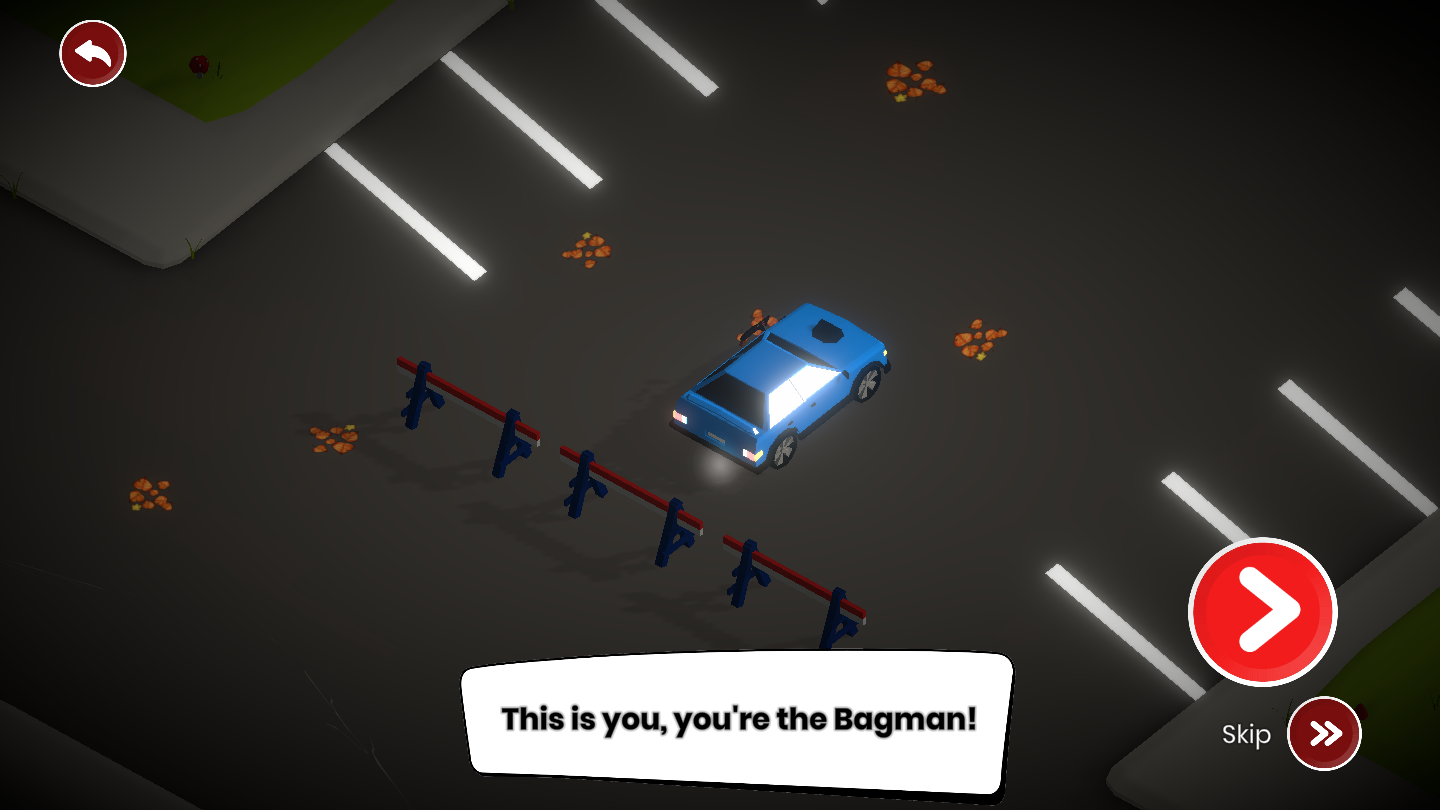The width and height of the screenshot is (1440, 810).
Task: Skip the tutorial with the double-arrow button
Action: coord(1324,734)
